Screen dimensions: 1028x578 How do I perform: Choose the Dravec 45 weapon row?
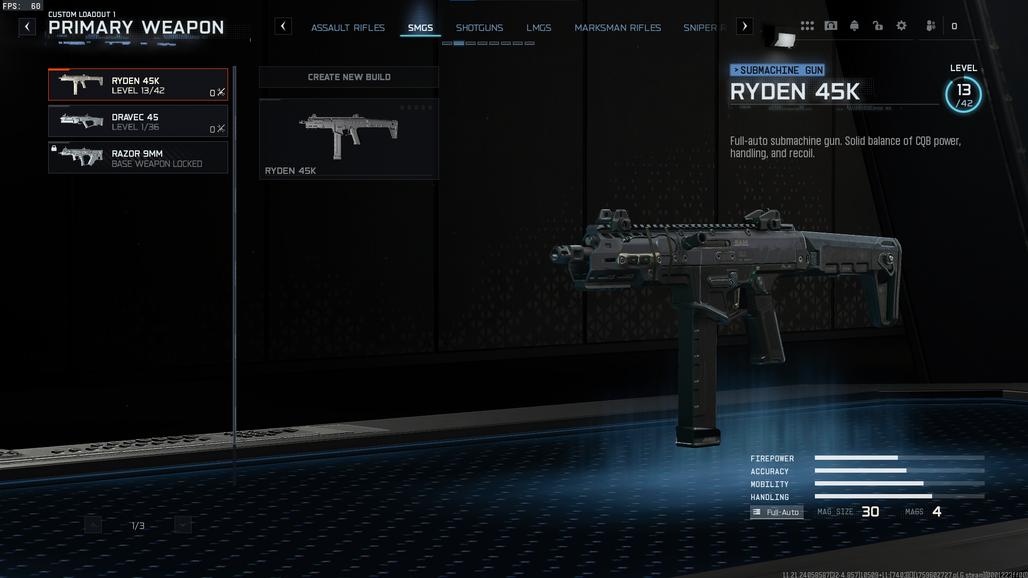pos(138,122)
